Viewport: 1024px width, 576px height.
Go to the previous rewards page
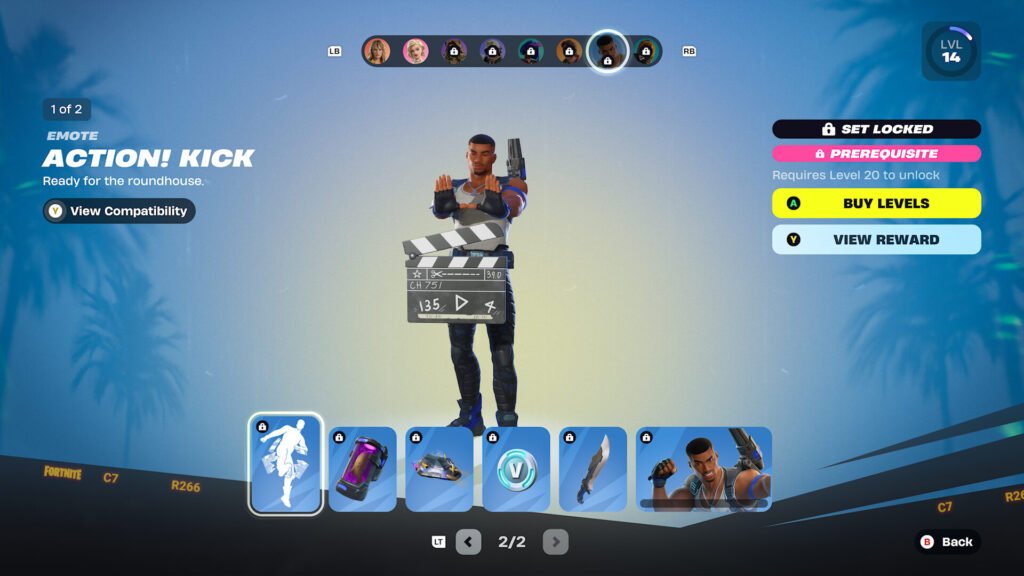(x=468, y=542)
